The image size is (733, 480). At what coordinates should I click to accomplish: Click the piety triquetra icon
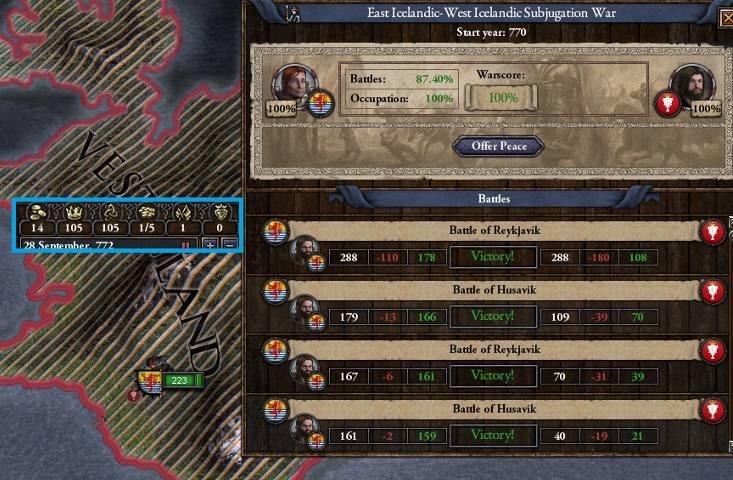point(112,212)
